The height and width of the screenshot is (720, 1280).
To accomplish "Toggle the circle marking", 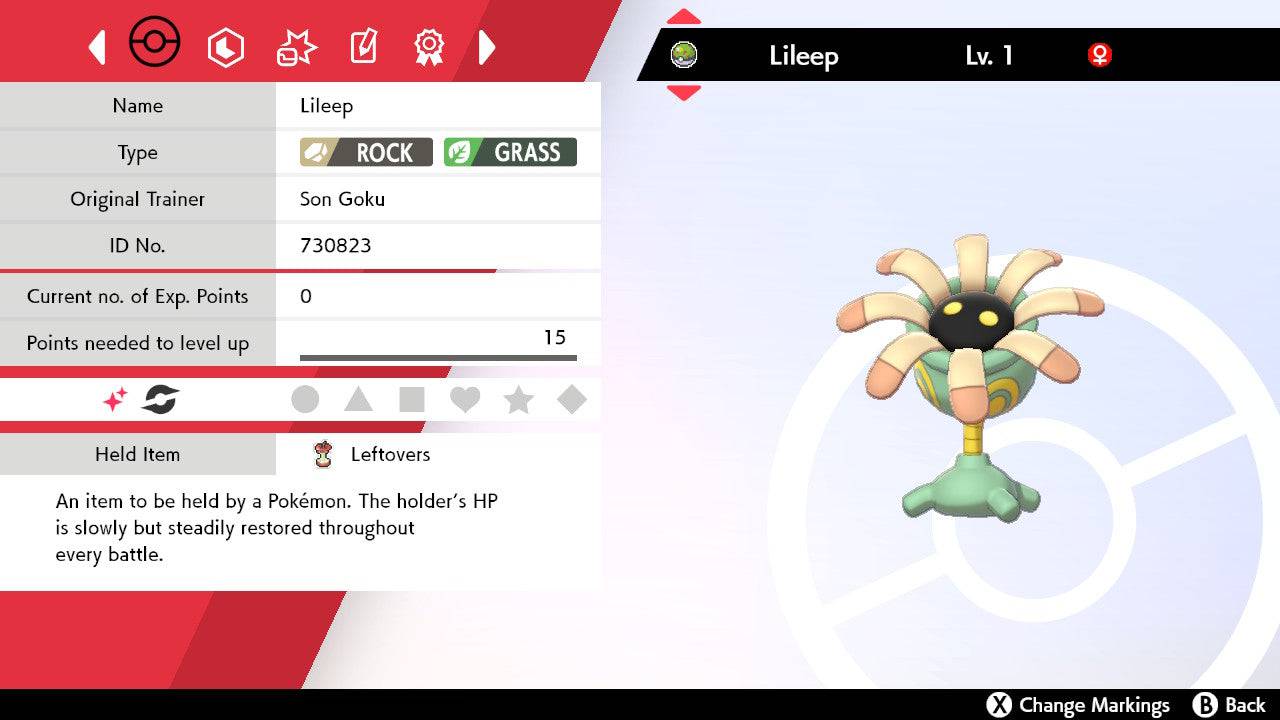I will click(305, 400).
